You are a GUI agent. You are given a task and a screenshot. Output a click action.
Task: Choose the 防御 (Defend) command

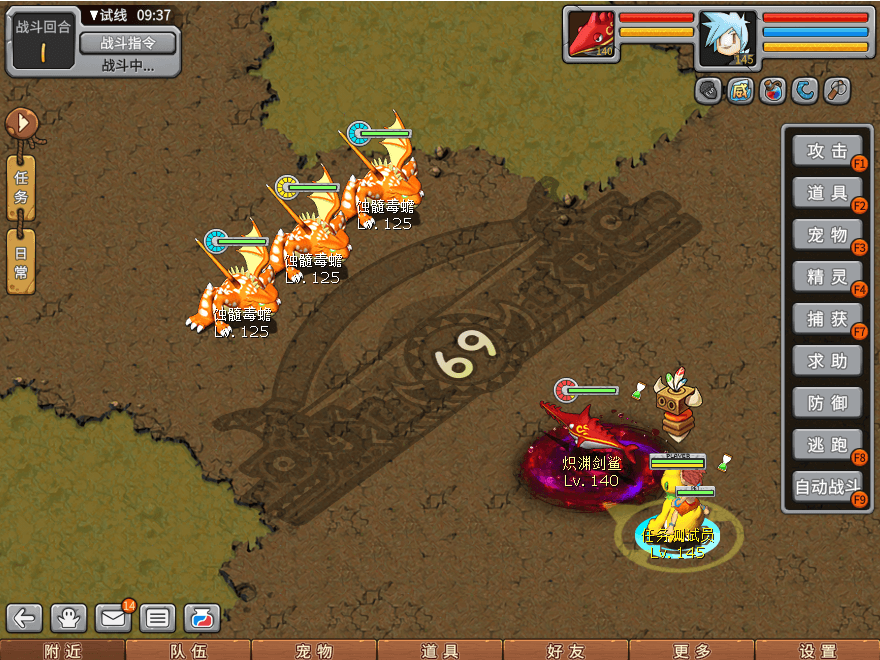click(826, 403)
